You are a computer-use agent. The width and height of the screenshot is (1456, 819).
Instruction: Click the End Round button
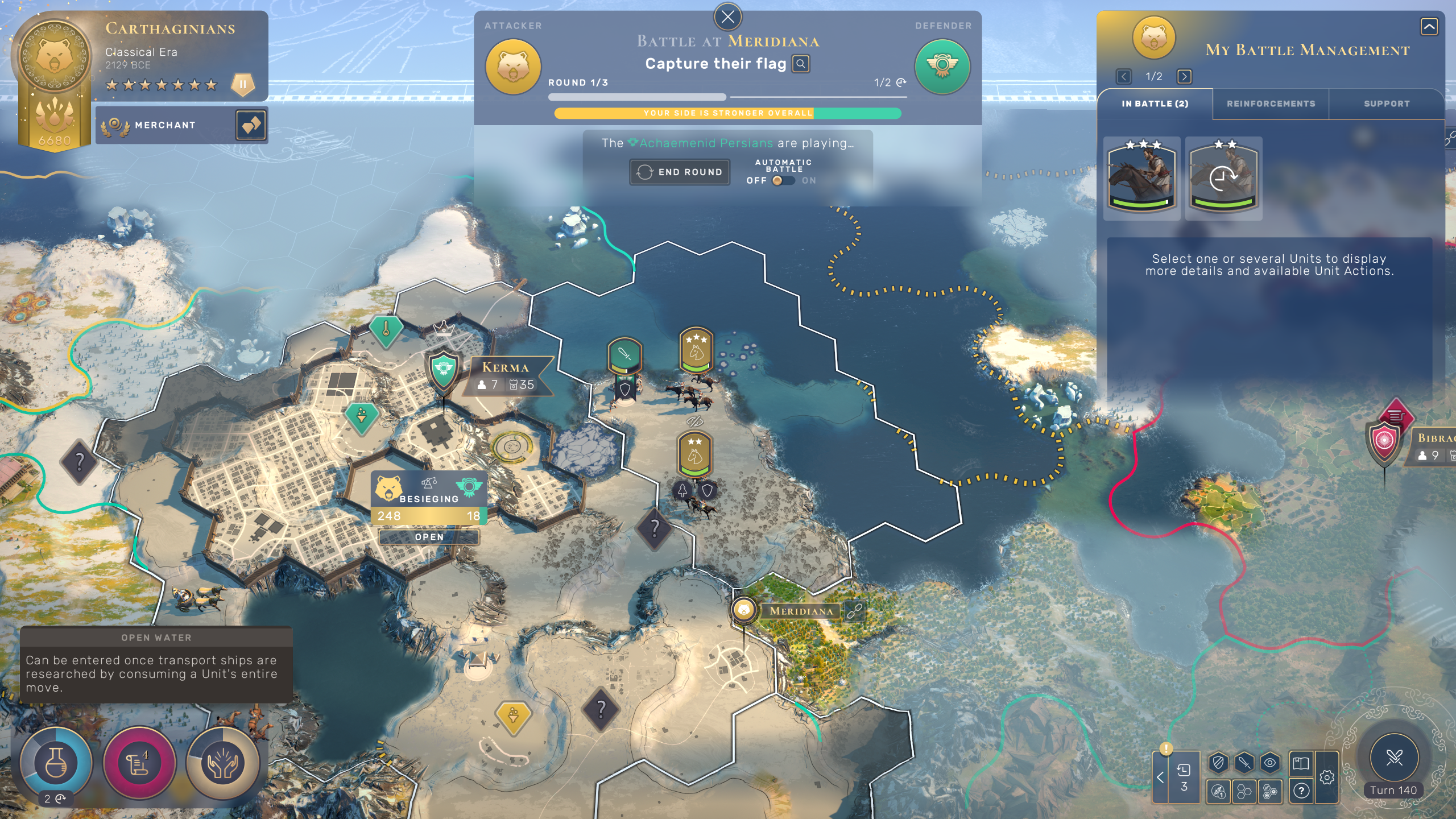pos(680,172)
